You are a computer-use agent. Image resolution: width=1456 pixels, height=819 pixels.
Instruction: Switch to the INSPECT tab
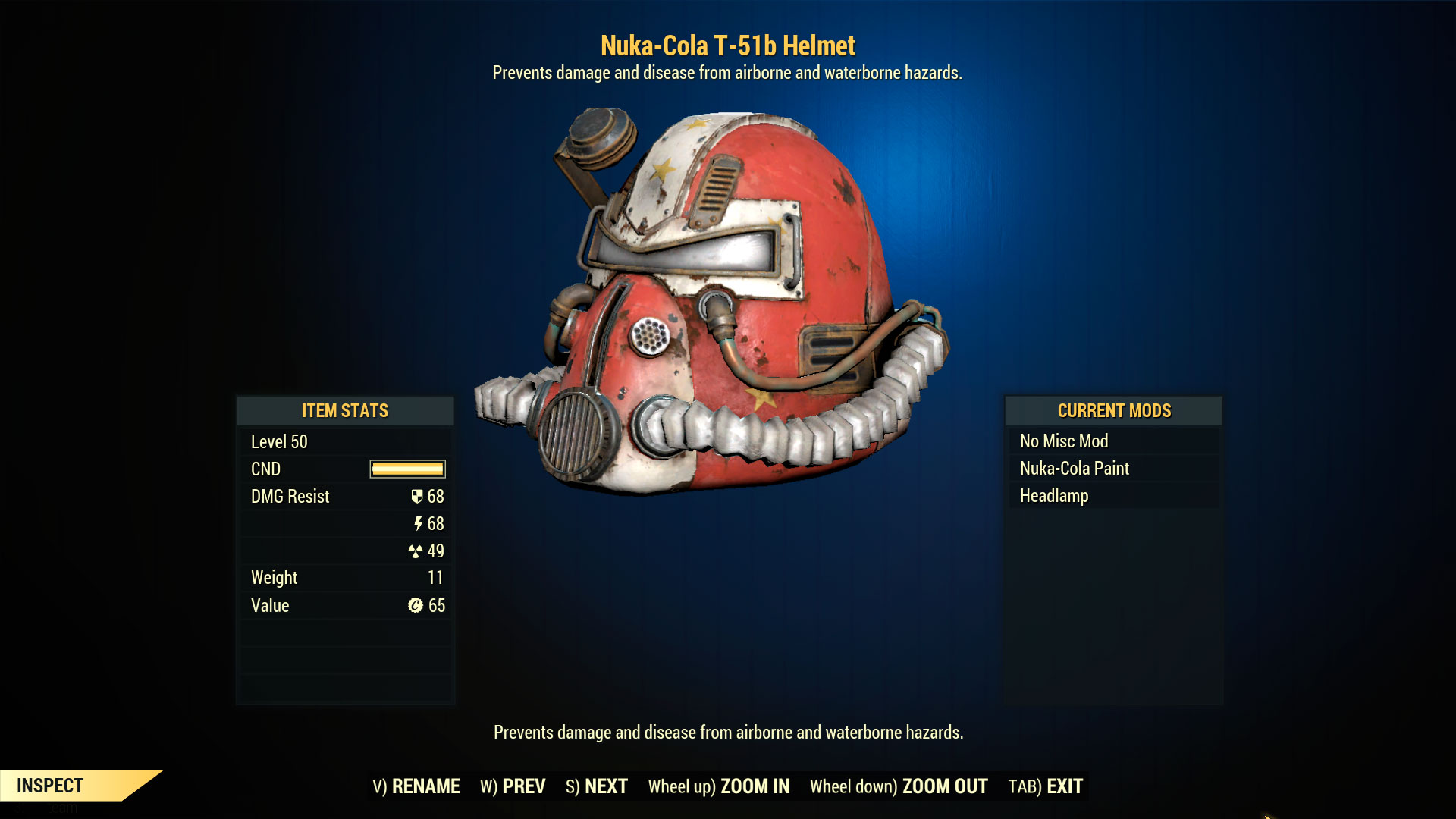coord(49,786)
